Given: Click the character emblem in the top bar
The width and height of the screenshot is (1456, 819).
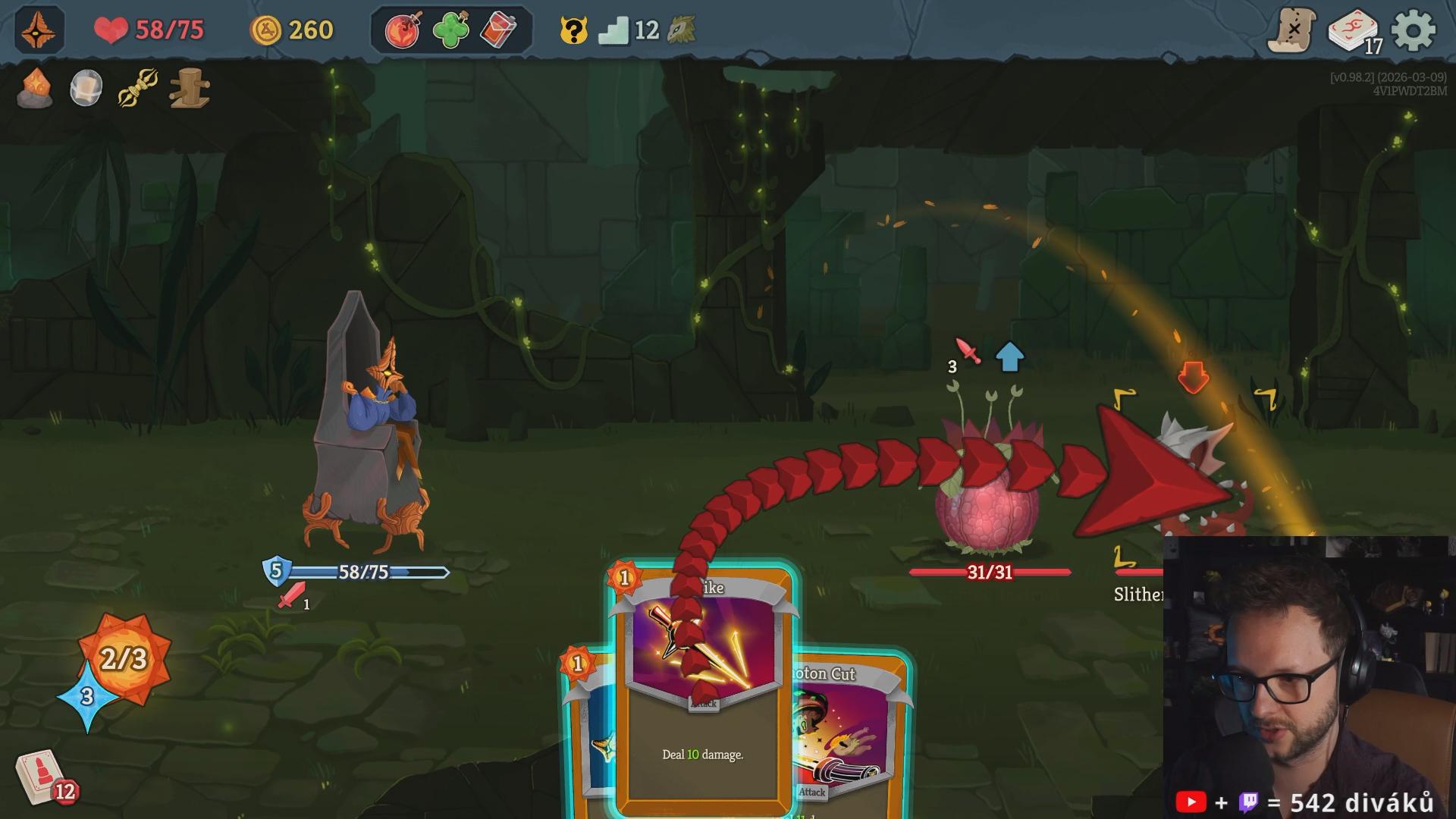Looking at the screenshot, I should [39, 30].
